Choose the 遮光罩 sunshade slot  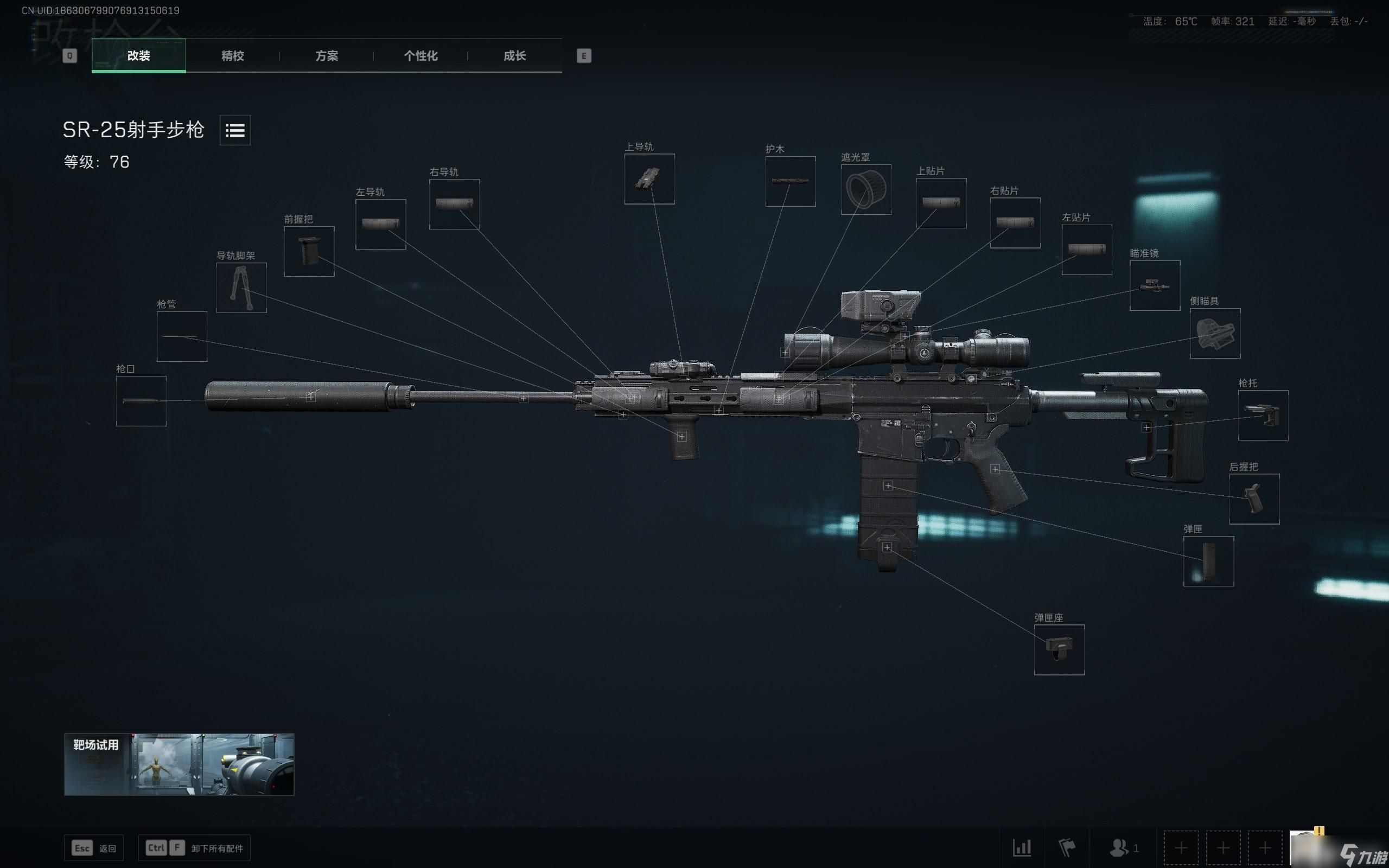pyautogui.click(x=865, y=189)
